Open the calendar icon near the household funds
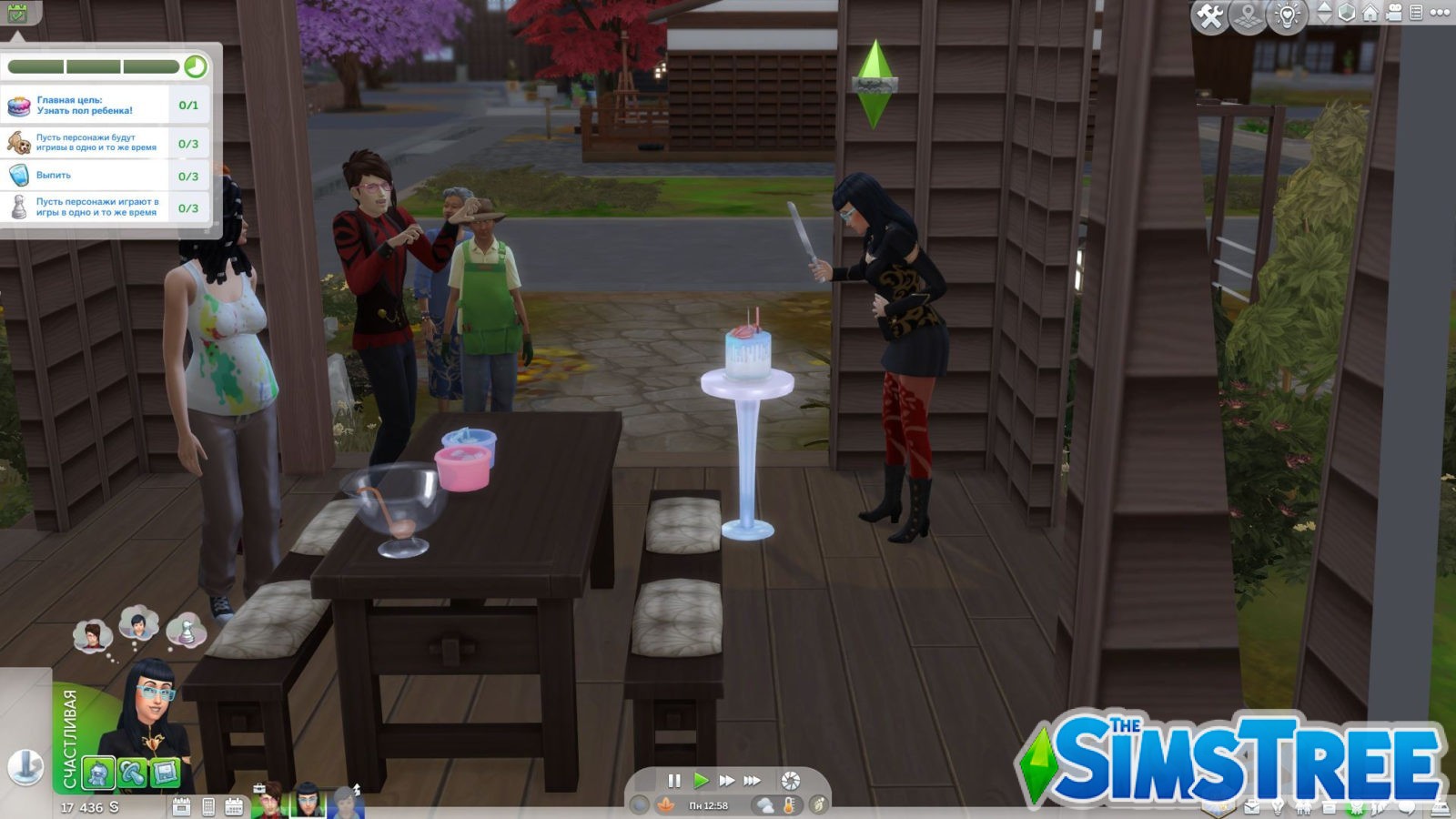This screenshot has height=819, width=1456. 234,806
